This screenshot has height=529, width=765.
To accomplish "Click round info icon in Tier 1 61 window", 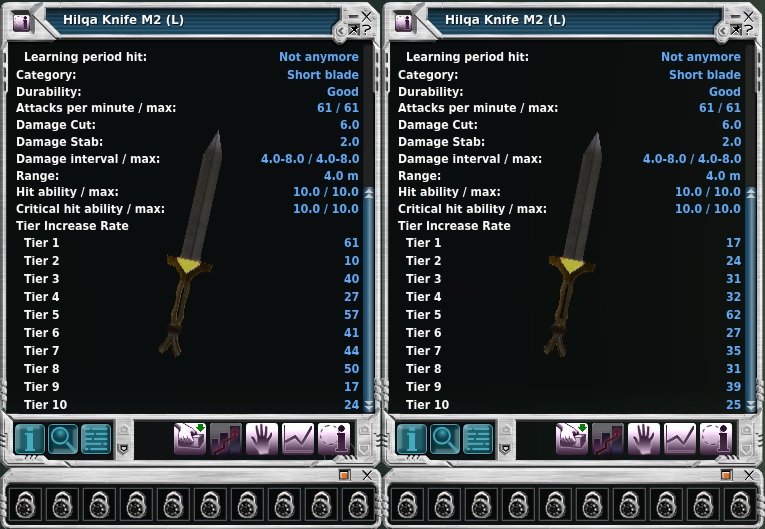I will (334, 438).
